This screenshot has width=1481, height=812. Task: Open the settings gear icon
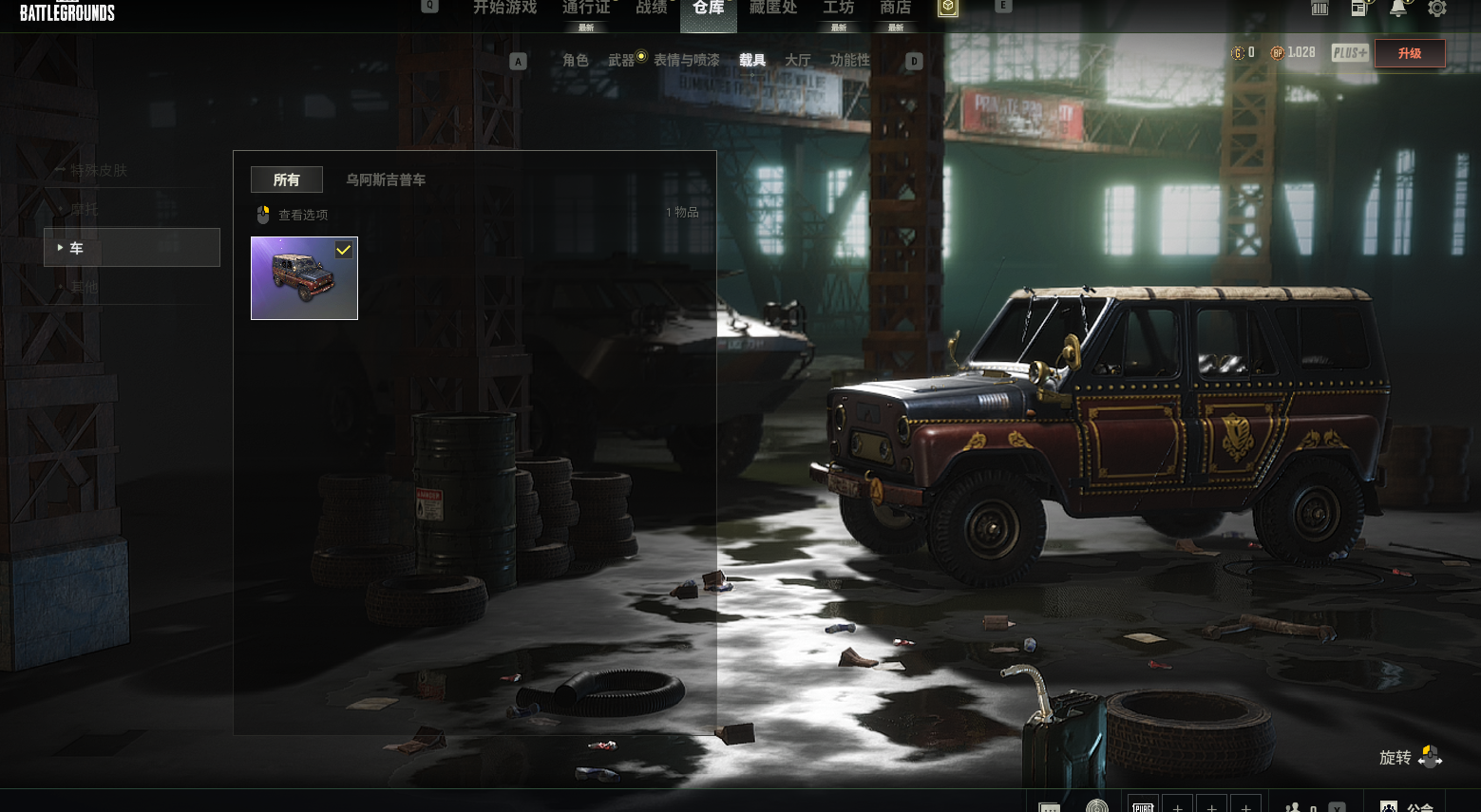point(1436,9)
